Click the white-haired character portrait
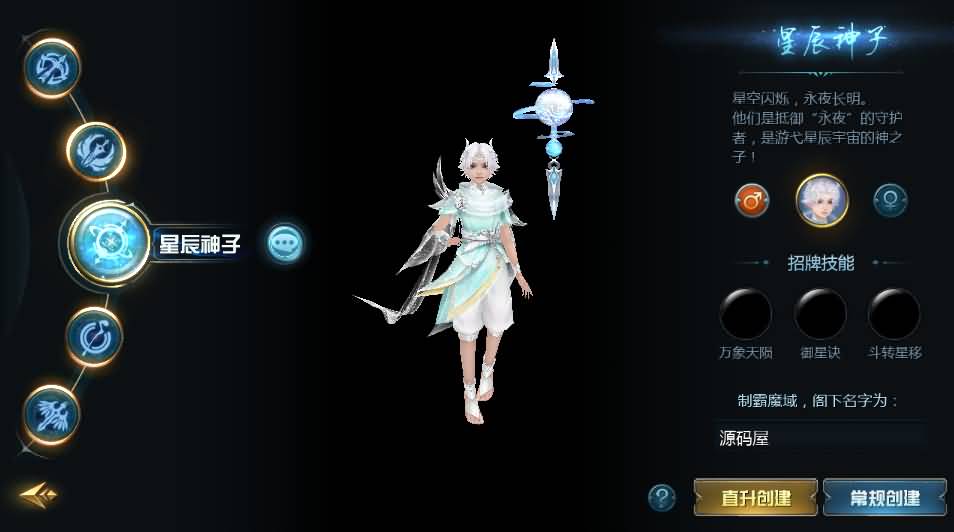 coord(821,200)
